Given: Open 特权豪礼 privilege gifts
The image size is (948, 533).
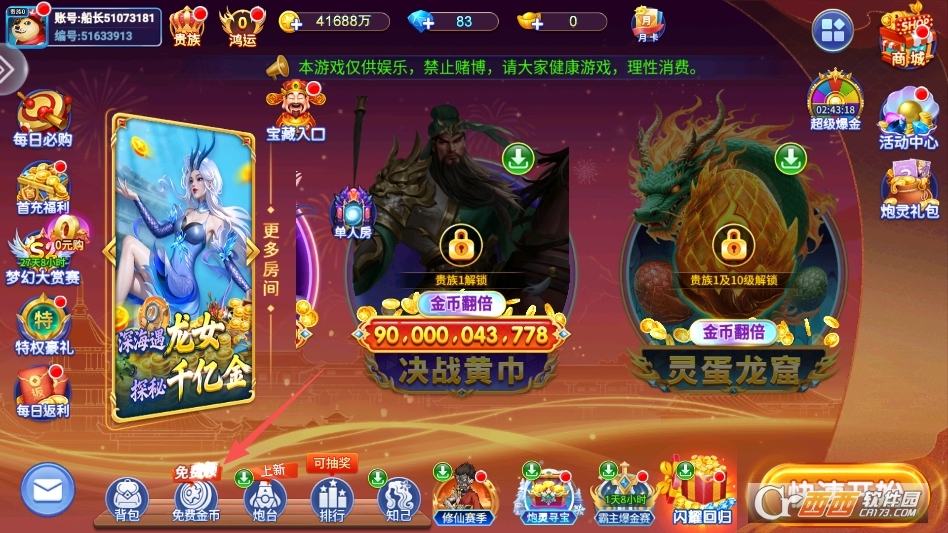Looking at the screenshot, I should click(x=43, y=326).
